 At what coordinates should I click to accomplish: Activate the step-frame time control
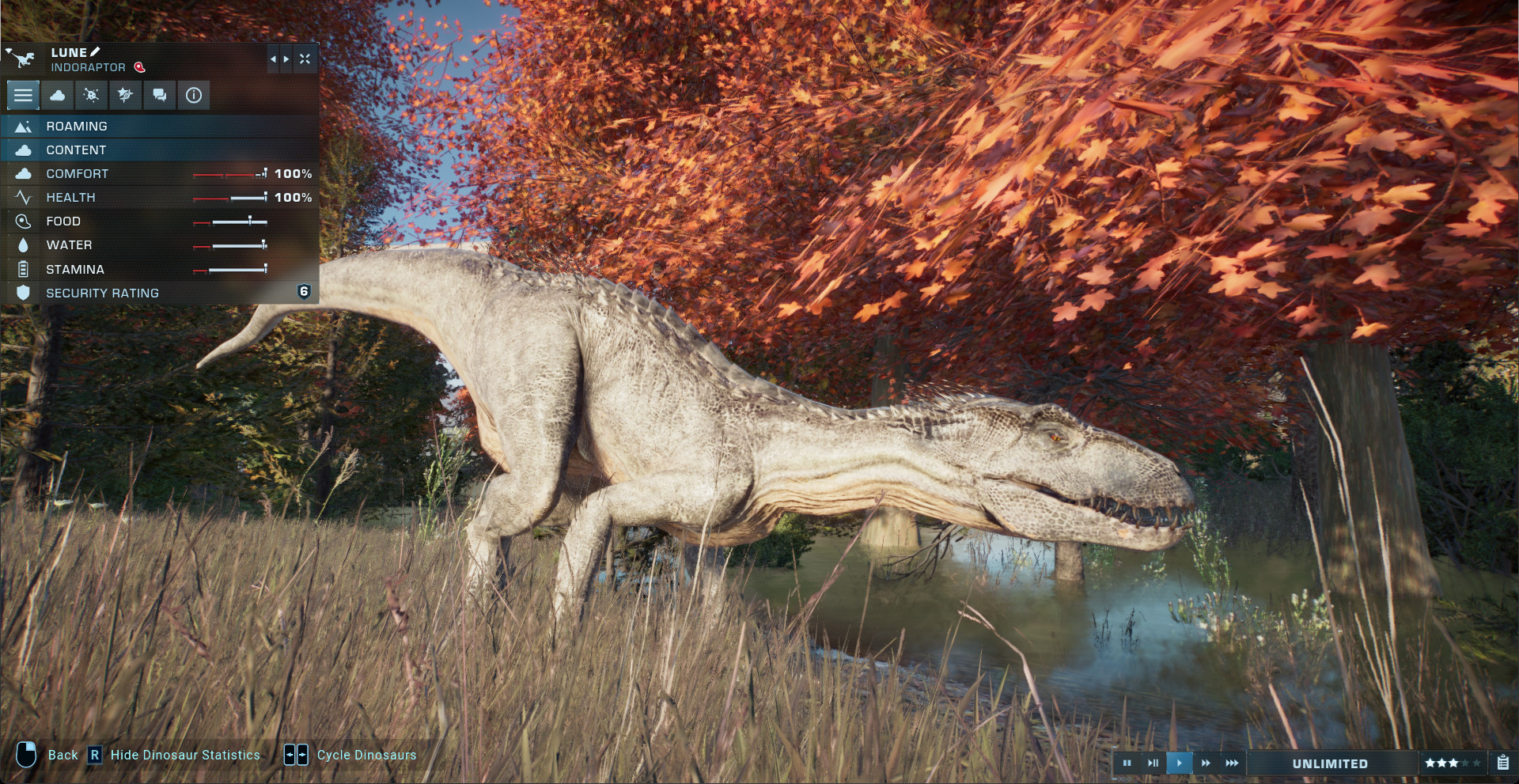pyautogui.click(x=1153, y=763)
